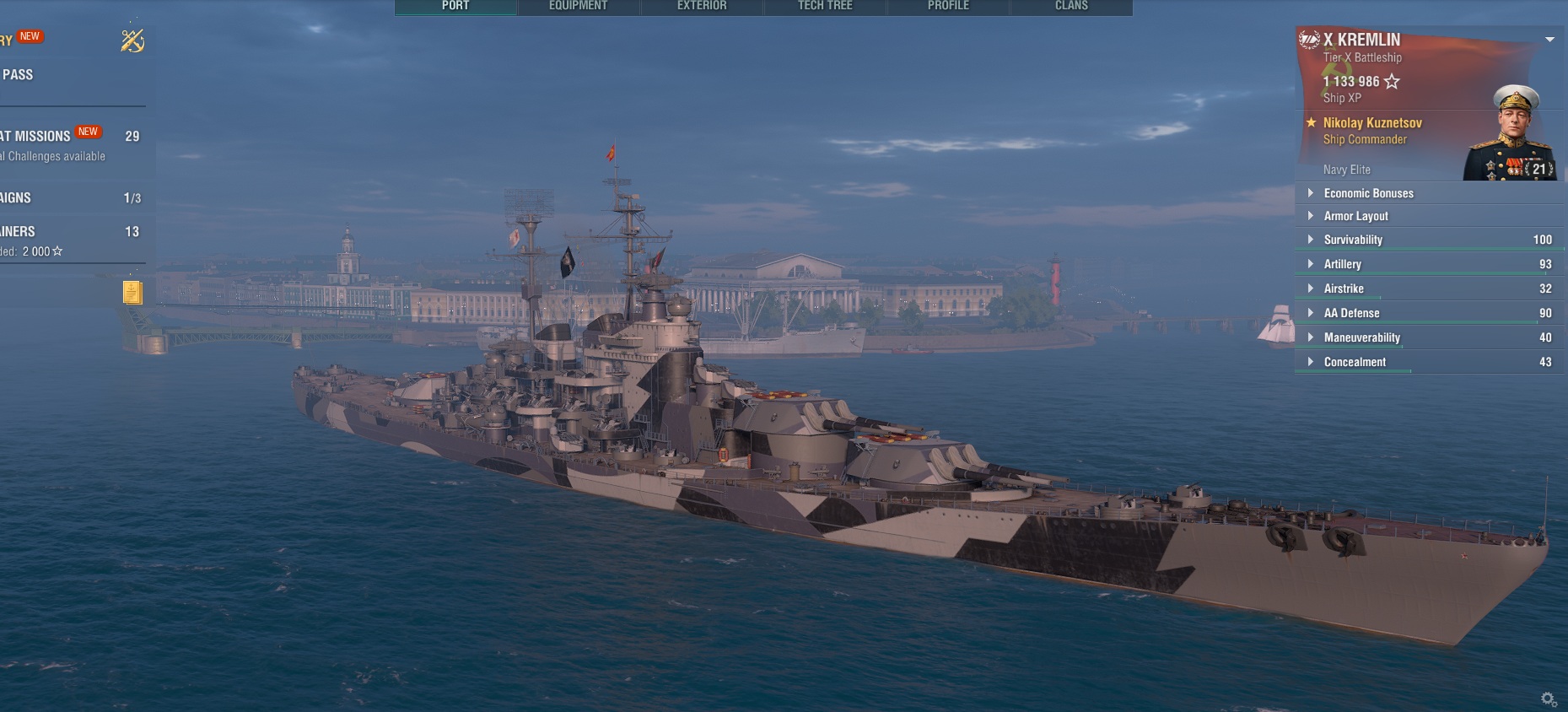
Task: Open the gear settings icon
Action: 1549,699
